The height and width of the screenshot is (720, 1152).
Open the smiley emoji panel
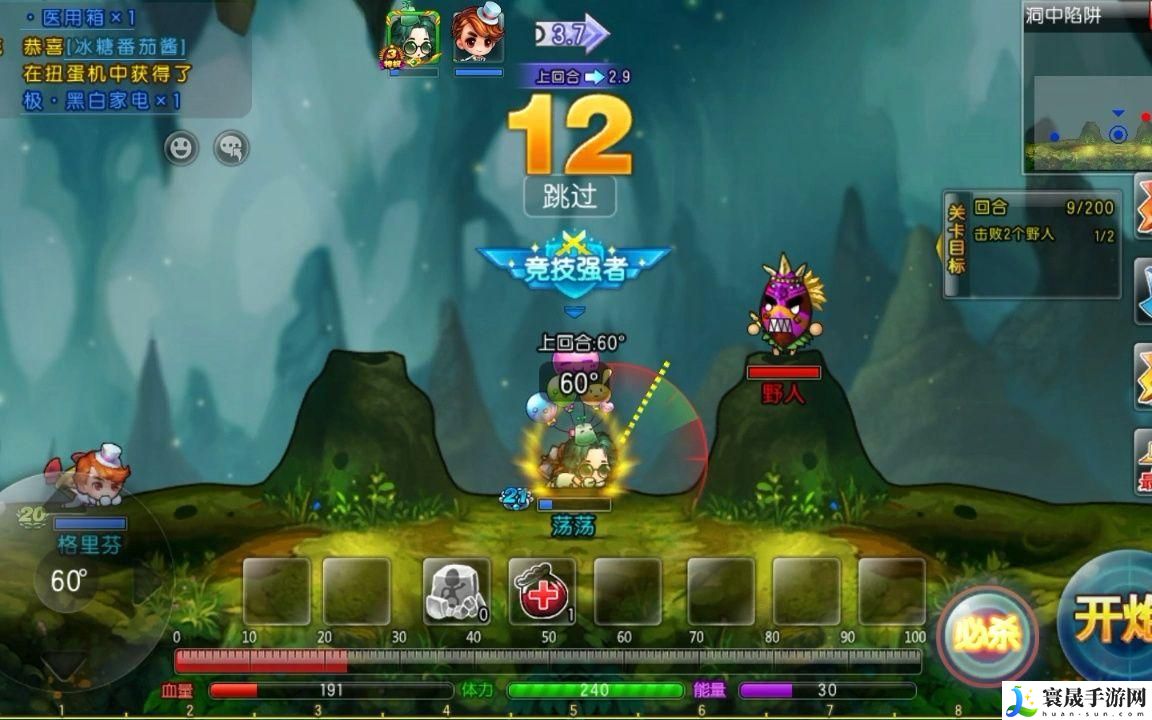181,149
